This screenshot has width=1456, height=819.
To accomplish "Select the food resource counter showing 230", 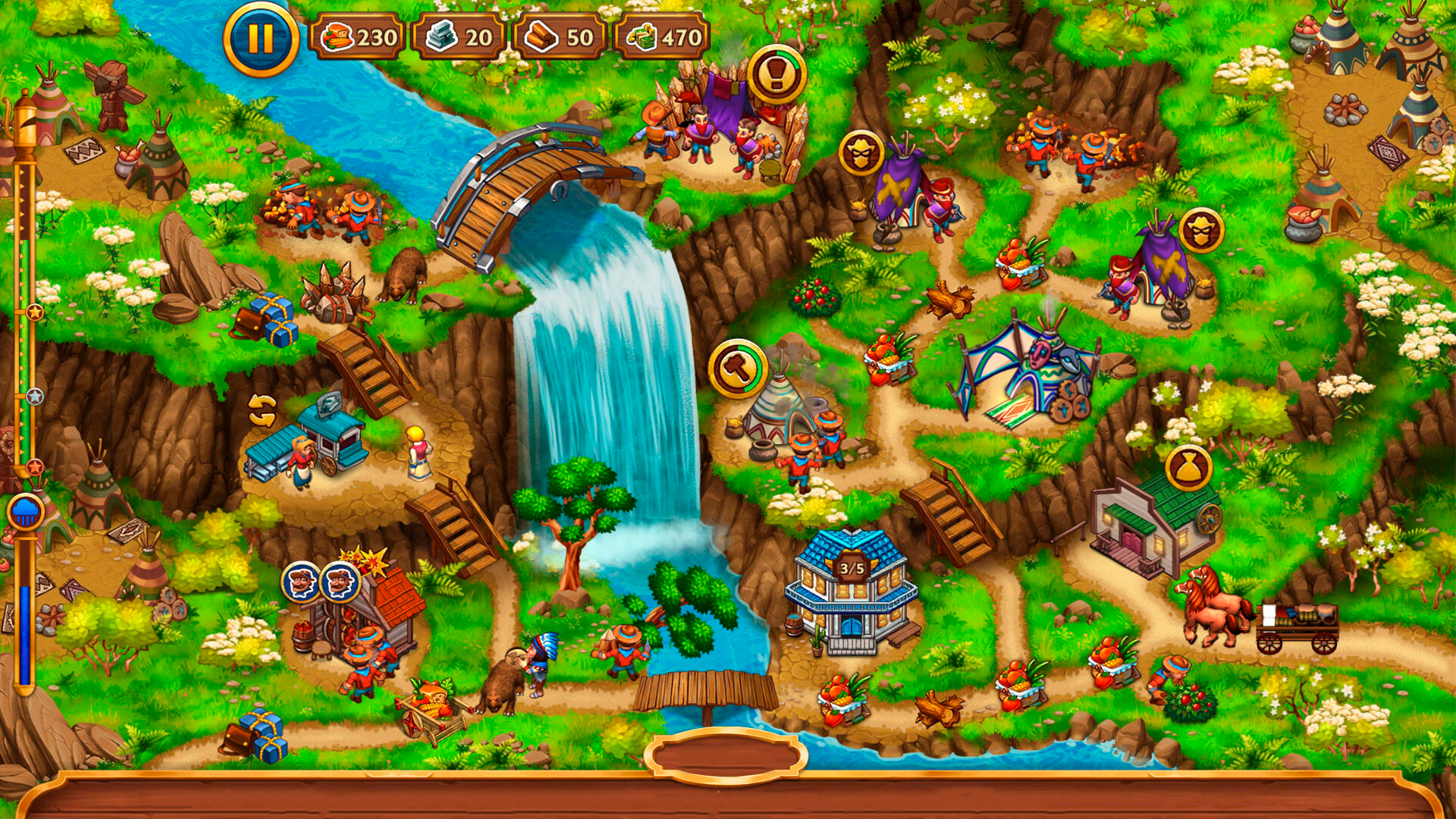I will click(x=356, y=34).
